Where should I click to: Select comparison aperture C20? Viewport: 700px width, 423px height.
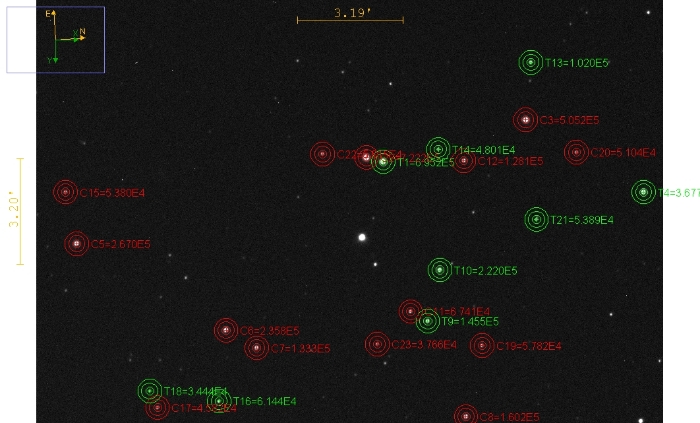576,152
